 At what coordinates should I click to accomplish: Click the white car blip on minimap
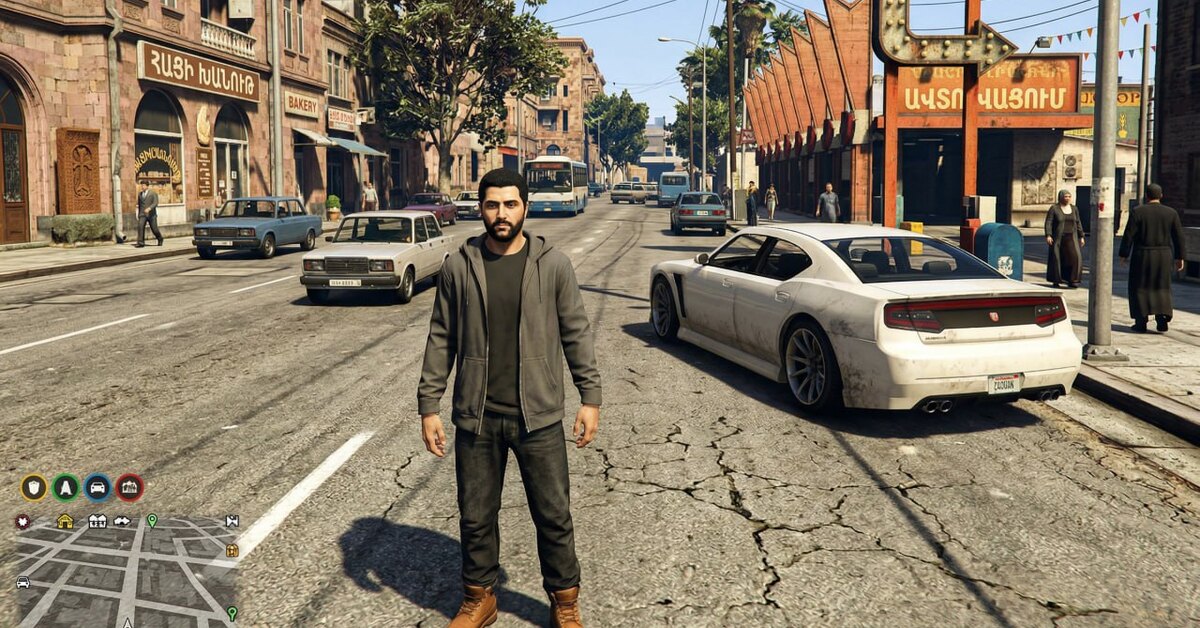22,582
